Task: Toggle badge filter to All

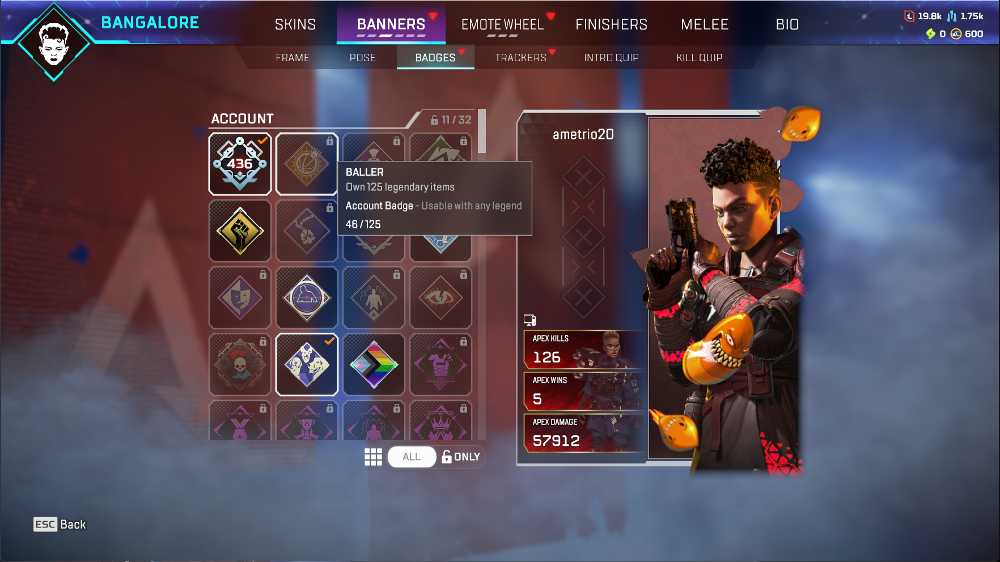Action: pyautogui.click(x=411, y=457)
